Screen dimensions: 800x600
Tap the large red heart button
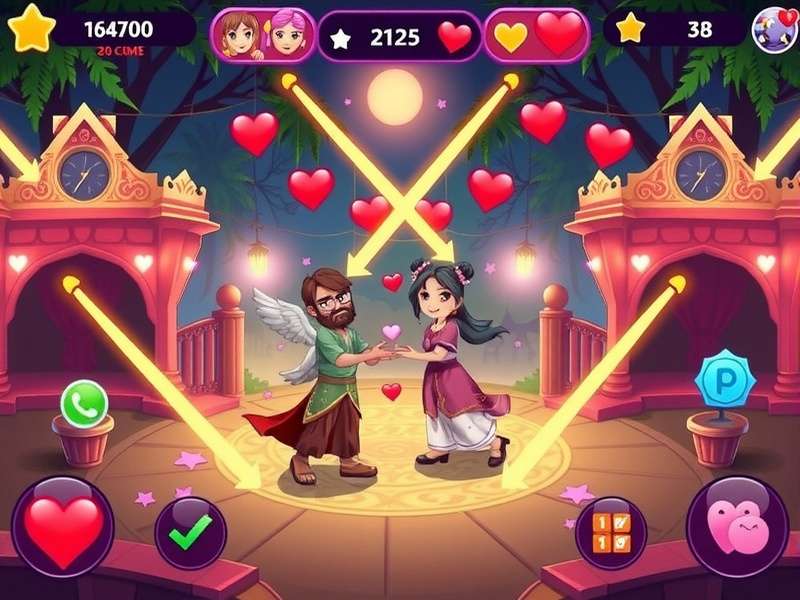point(62,526)
